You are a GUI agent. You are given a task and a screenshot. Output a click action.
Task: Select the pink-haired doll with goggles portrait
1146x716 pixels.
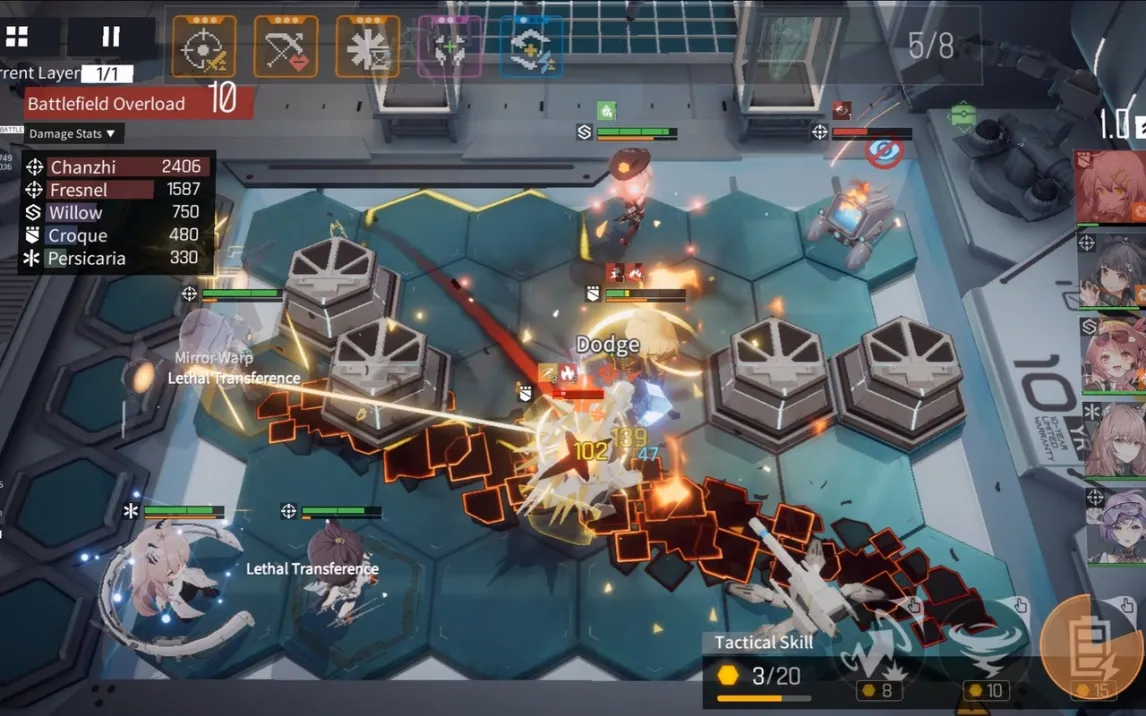[1114, 355]
